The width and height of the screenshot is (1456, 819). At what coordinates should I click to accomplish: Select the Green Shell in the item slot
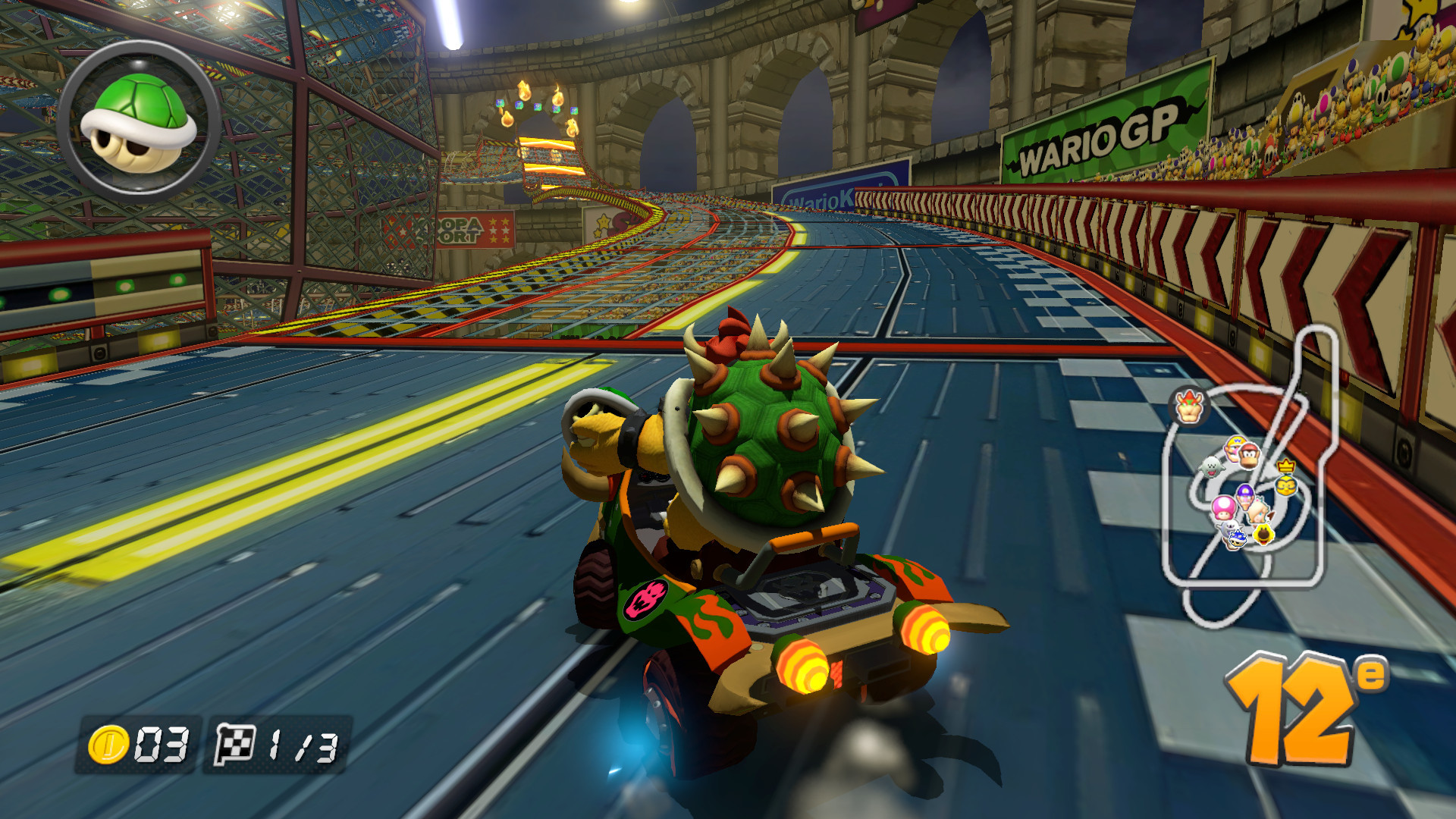click(136, 118)
